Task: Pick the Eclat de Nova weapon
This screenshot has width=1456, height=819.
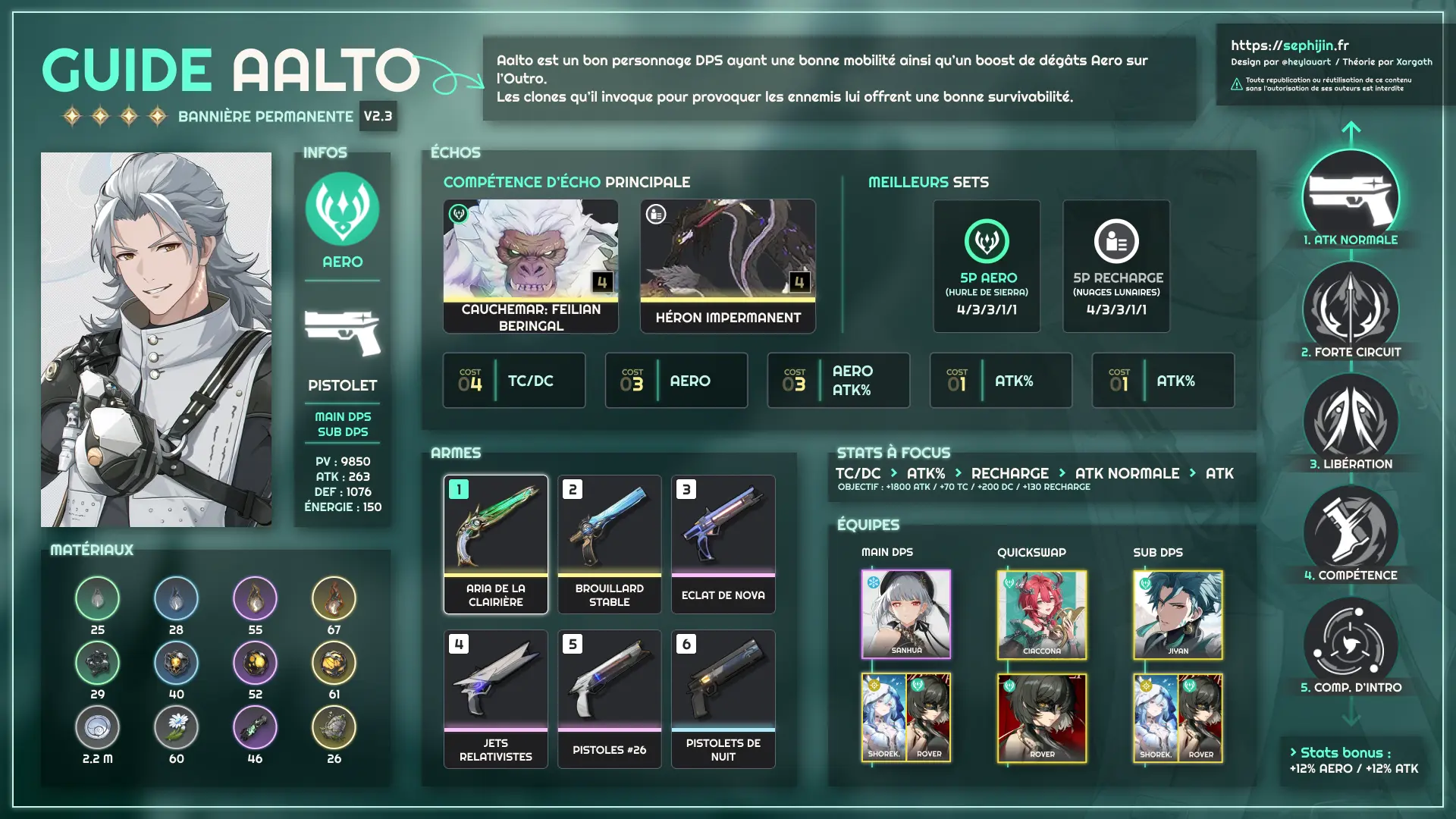Action: pos(723,544)
